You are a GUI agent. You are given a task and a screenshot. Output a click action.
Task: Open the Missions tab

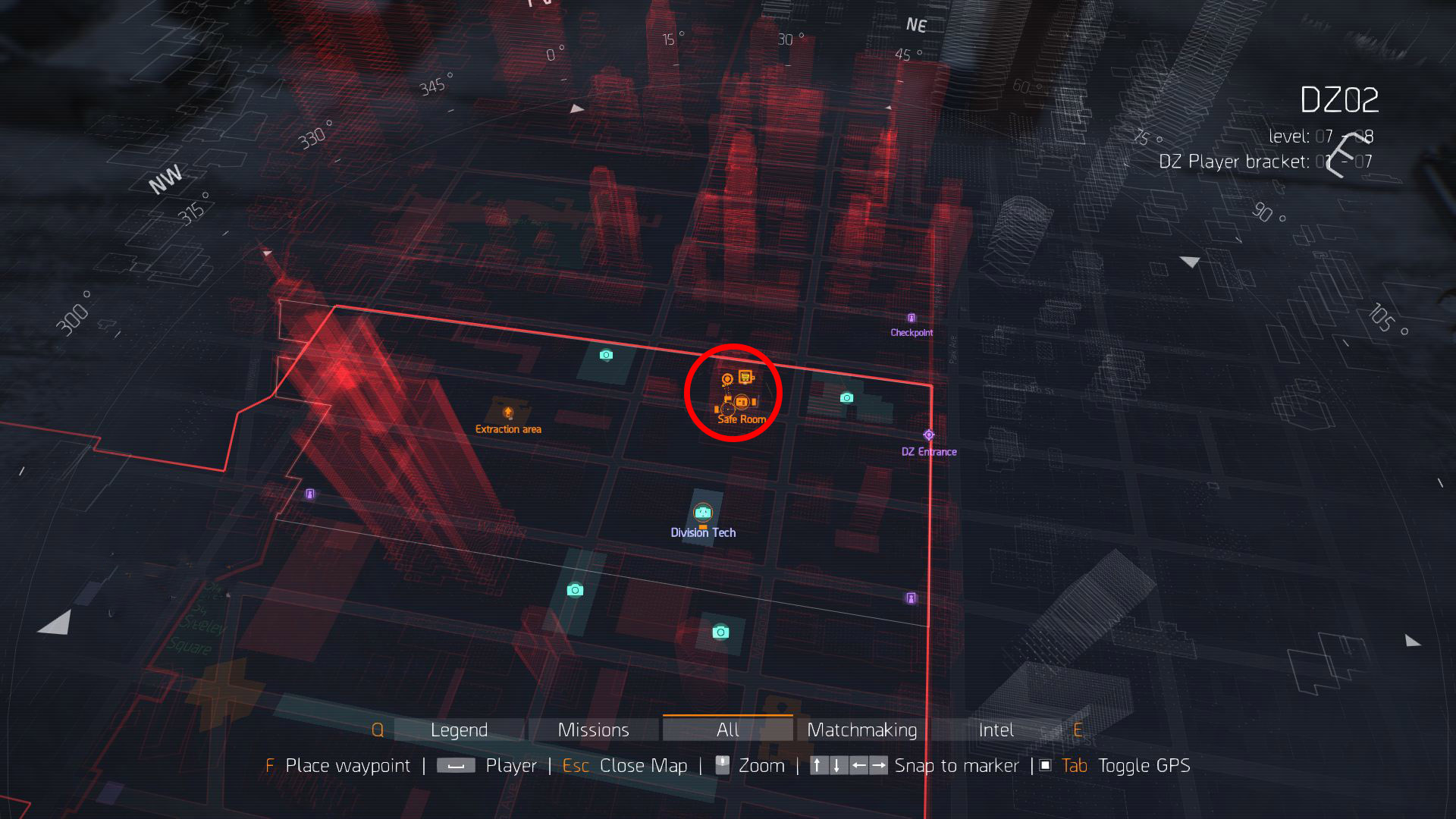(593, 730)
